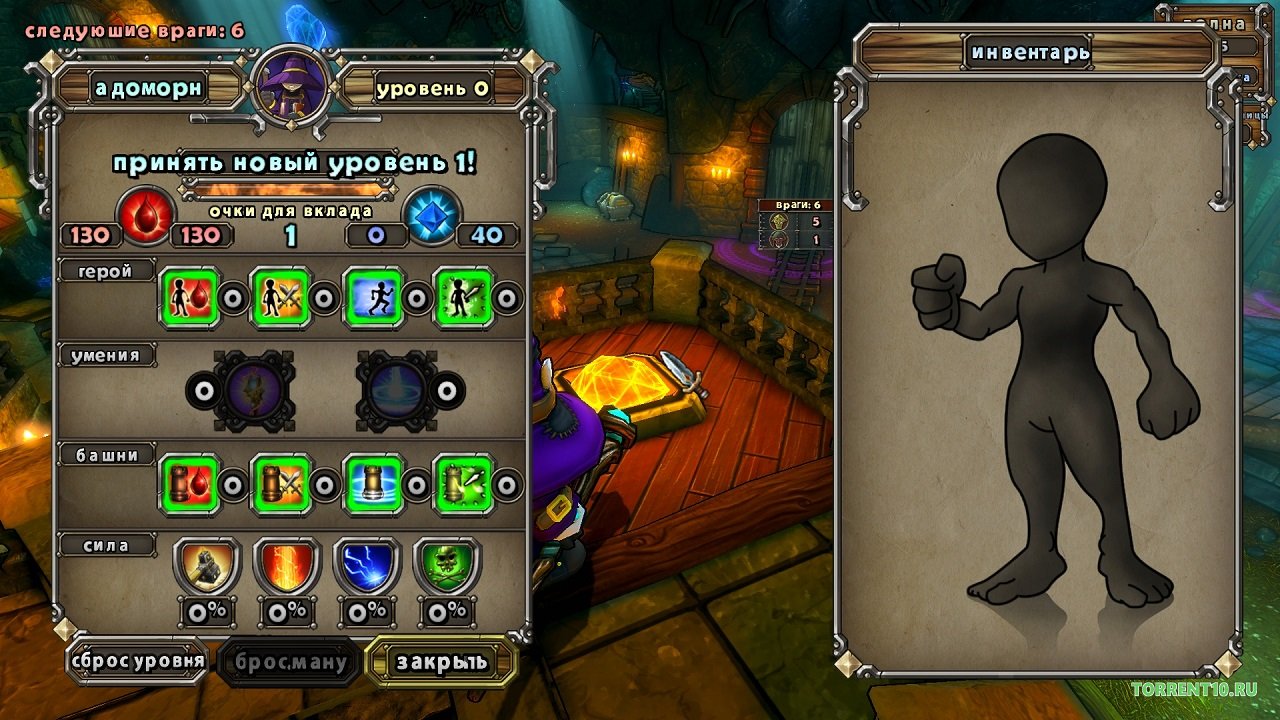Viewport: 1280px width, 720px height.
Task: Pick hero movement speed stat icon
Action: coord(373,297)
